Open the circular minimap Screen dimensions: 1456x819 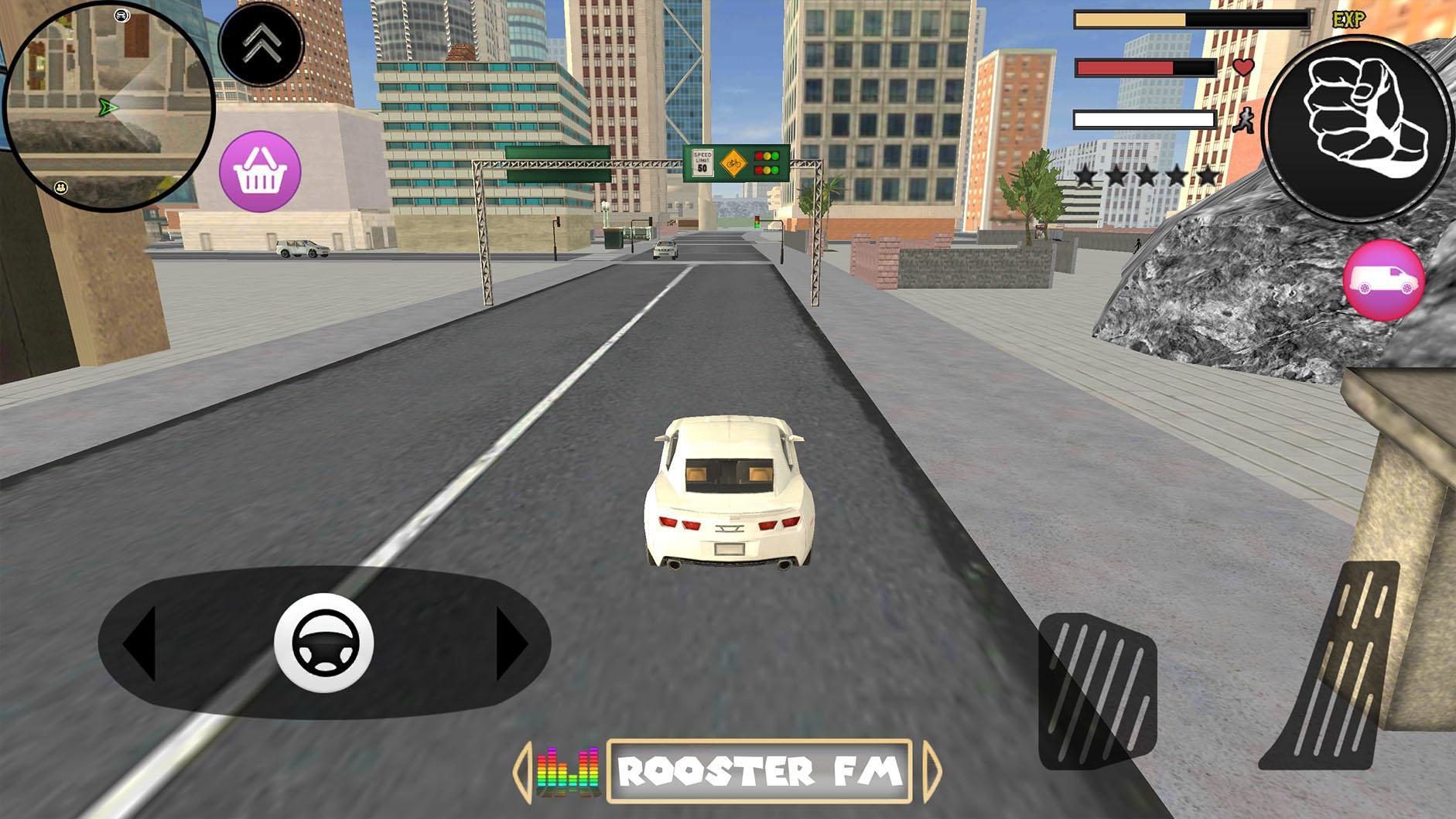click(108, 106)
